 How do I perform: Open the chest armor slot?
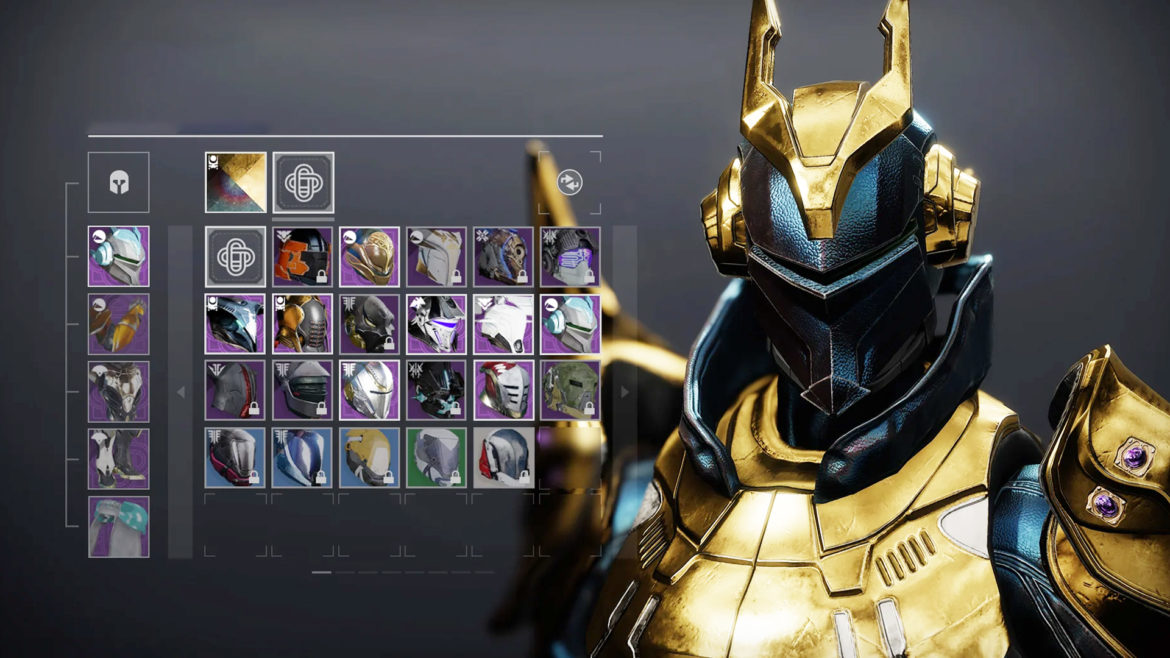pyautogui.click(x=118, y=391)
